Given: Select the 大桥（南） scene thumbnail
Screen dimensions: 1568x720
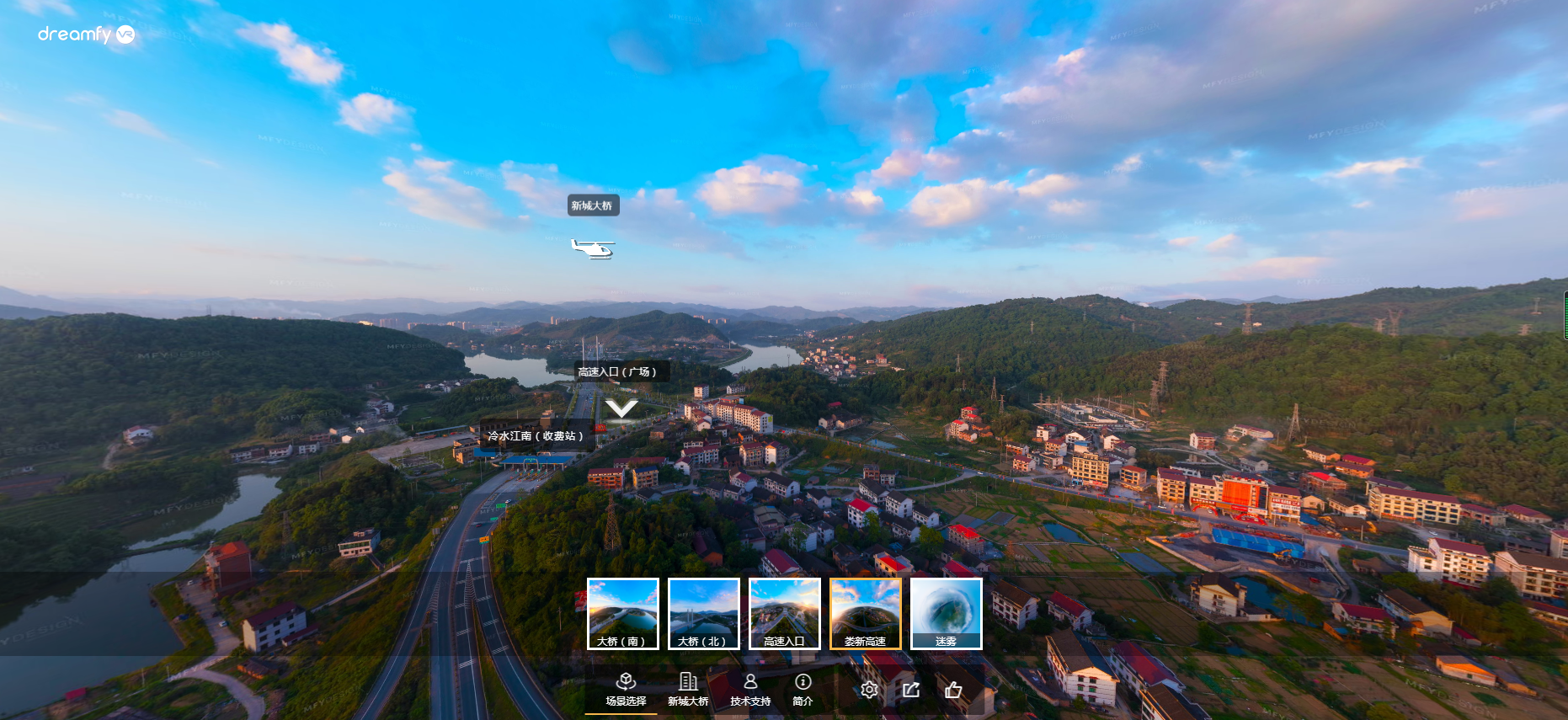Looking at the screenshot, I should click(622, 613).
